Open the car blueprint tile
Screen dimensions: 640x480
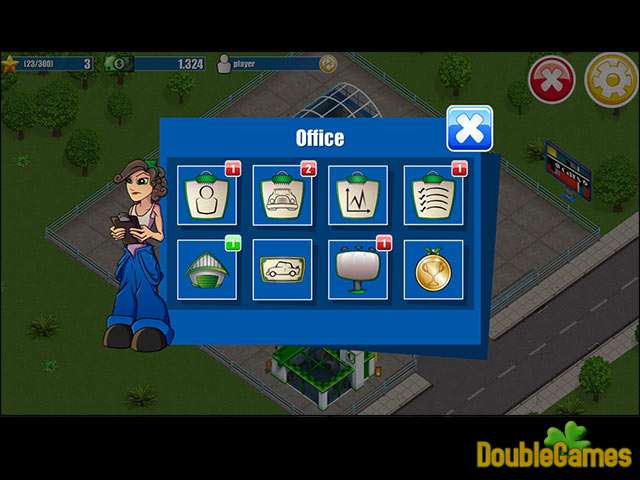point(282,269)
